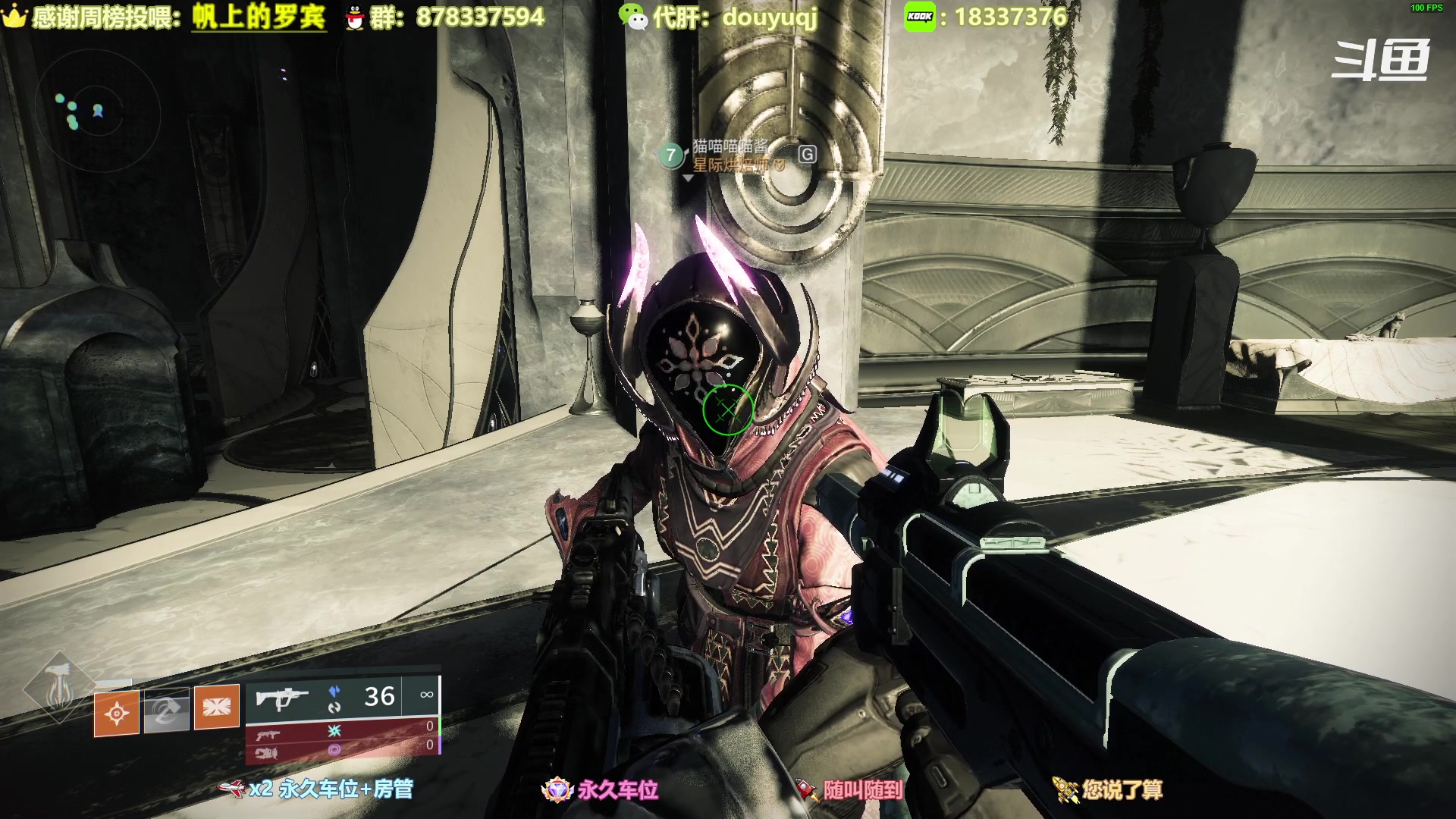Open the Douyu fish logo watermark
The image size is (1456, 819).
tap(1380, 61)
